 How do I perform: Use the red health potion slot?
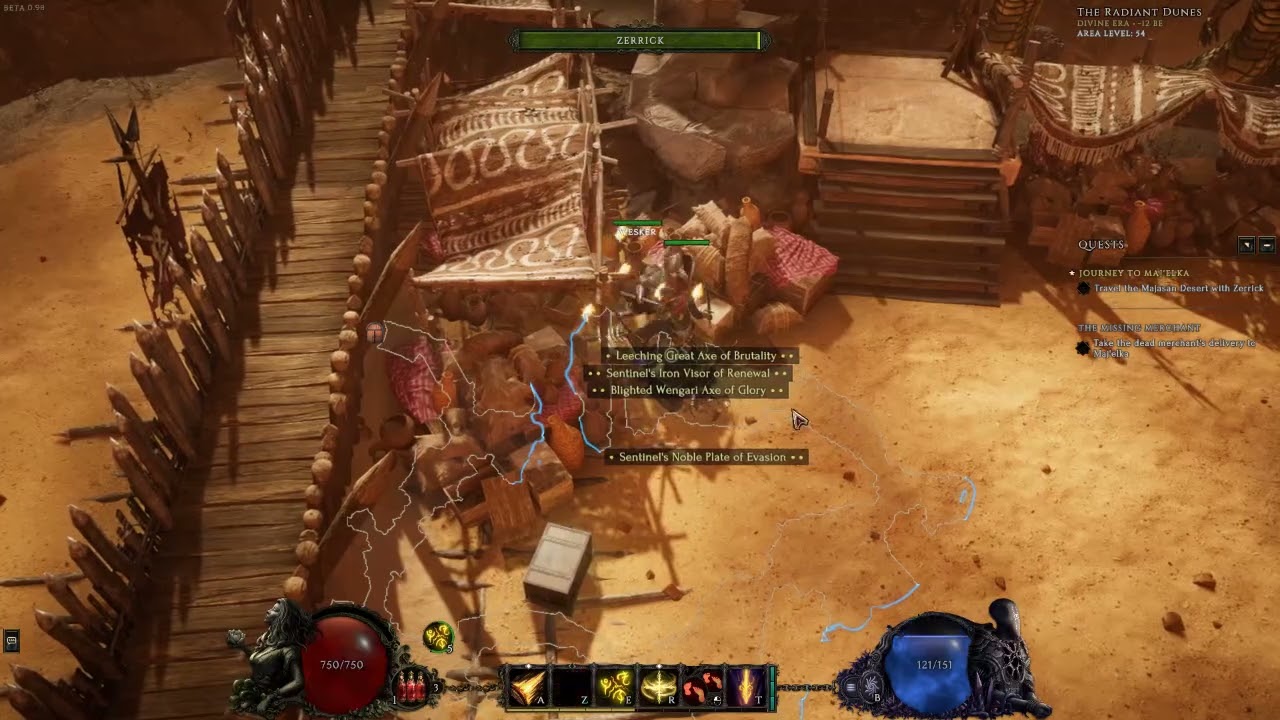411,686
